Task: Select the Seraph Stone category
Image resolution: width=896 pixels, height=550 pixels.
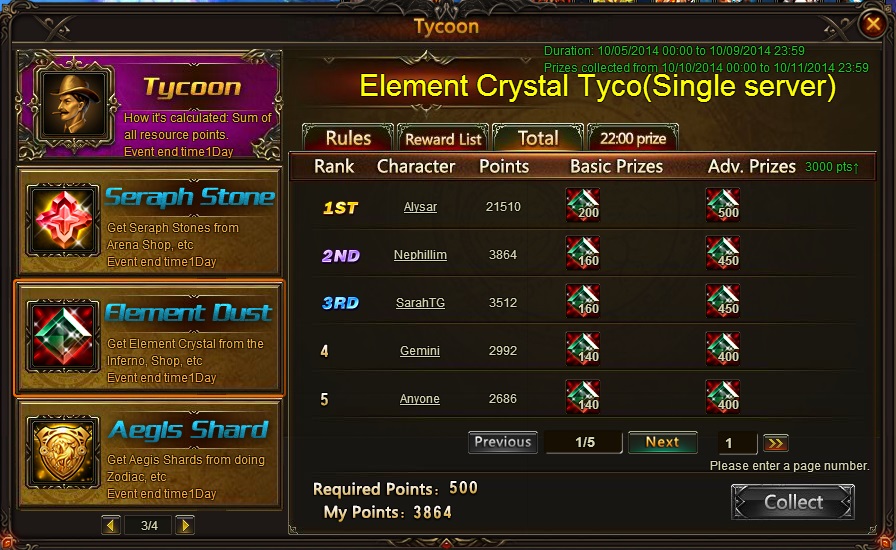Action: [x=150, y=222]
